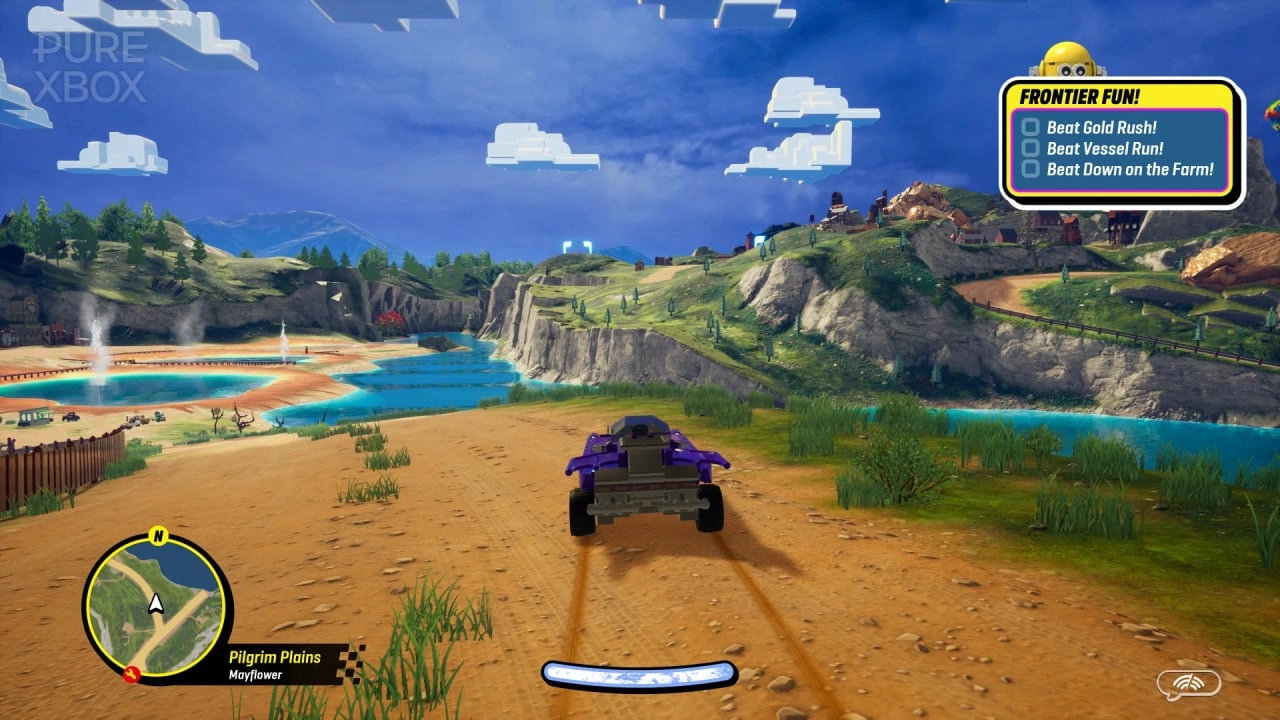Click the yellow robot head above the quest panel
Screen dimensions: 1280x720
click(1066, 60)
